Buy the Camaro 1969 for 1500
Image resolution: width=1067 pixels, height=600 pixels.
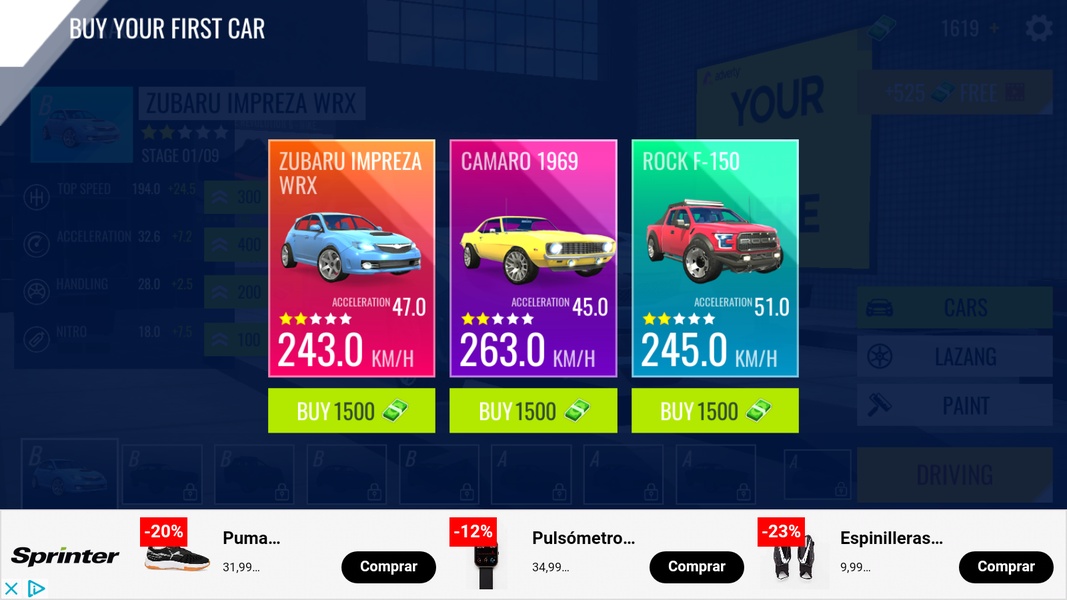click(x=533, y=411)
